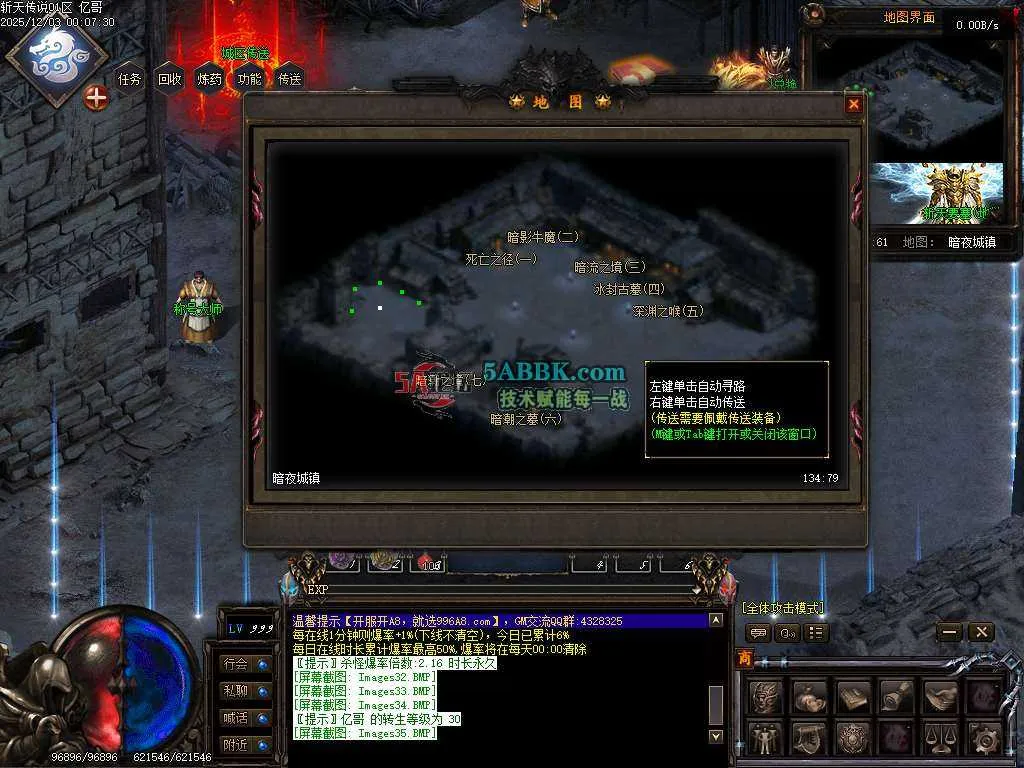Open the gear settings icon
Viewport: 1024px width, 768px height.
point(985,739)
